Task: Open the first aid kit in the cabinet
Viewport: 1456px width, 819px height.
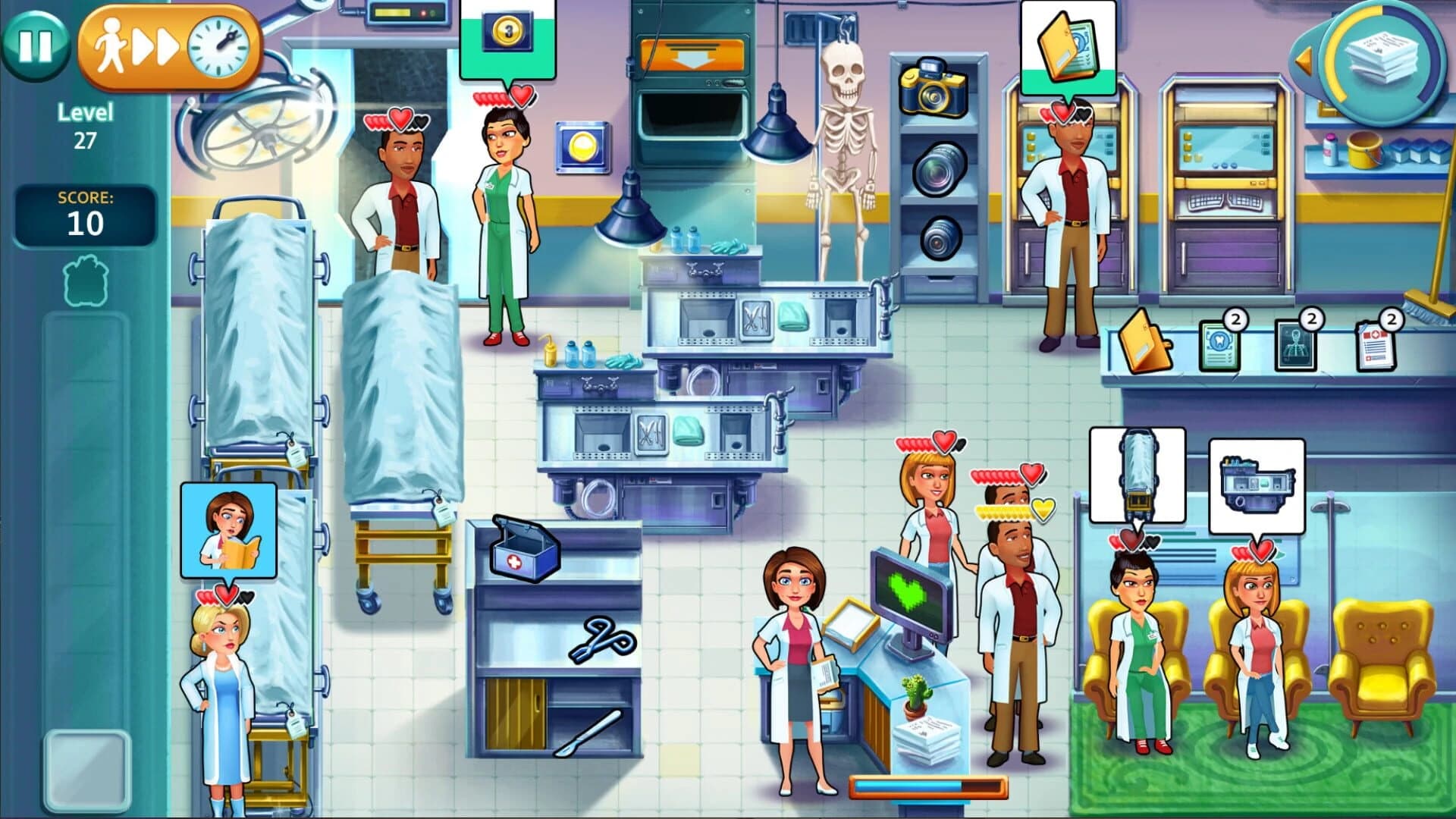Action: point(526,554)
